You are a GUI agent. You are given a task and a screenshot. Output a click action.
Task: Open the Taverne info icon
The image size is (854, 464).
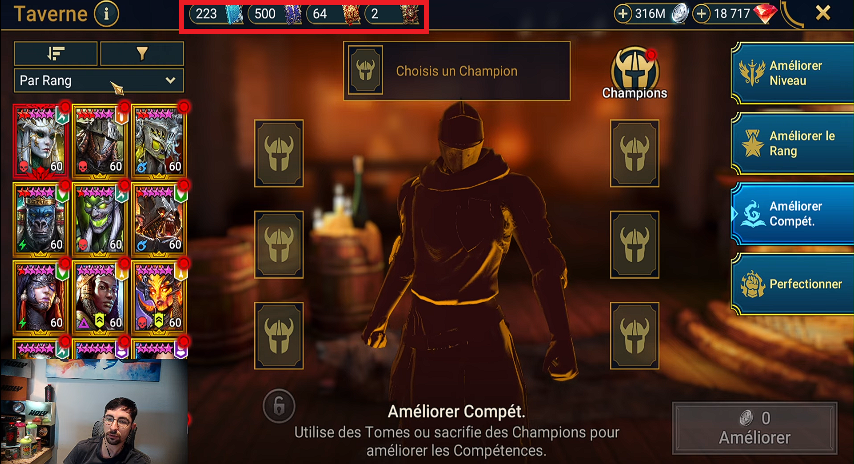(105, 14)
